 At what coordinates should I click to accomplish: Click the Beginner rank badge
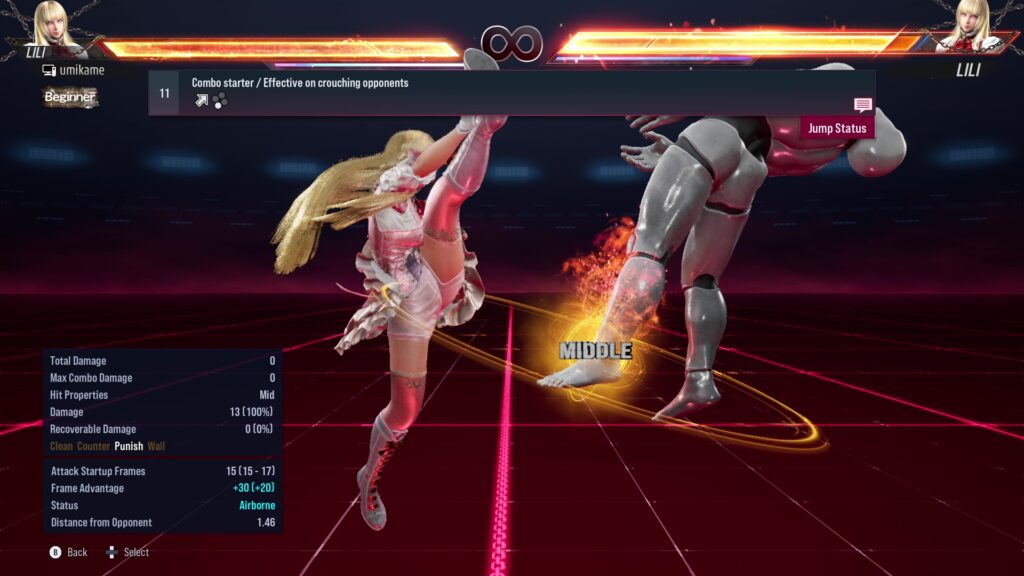[70, 97]
